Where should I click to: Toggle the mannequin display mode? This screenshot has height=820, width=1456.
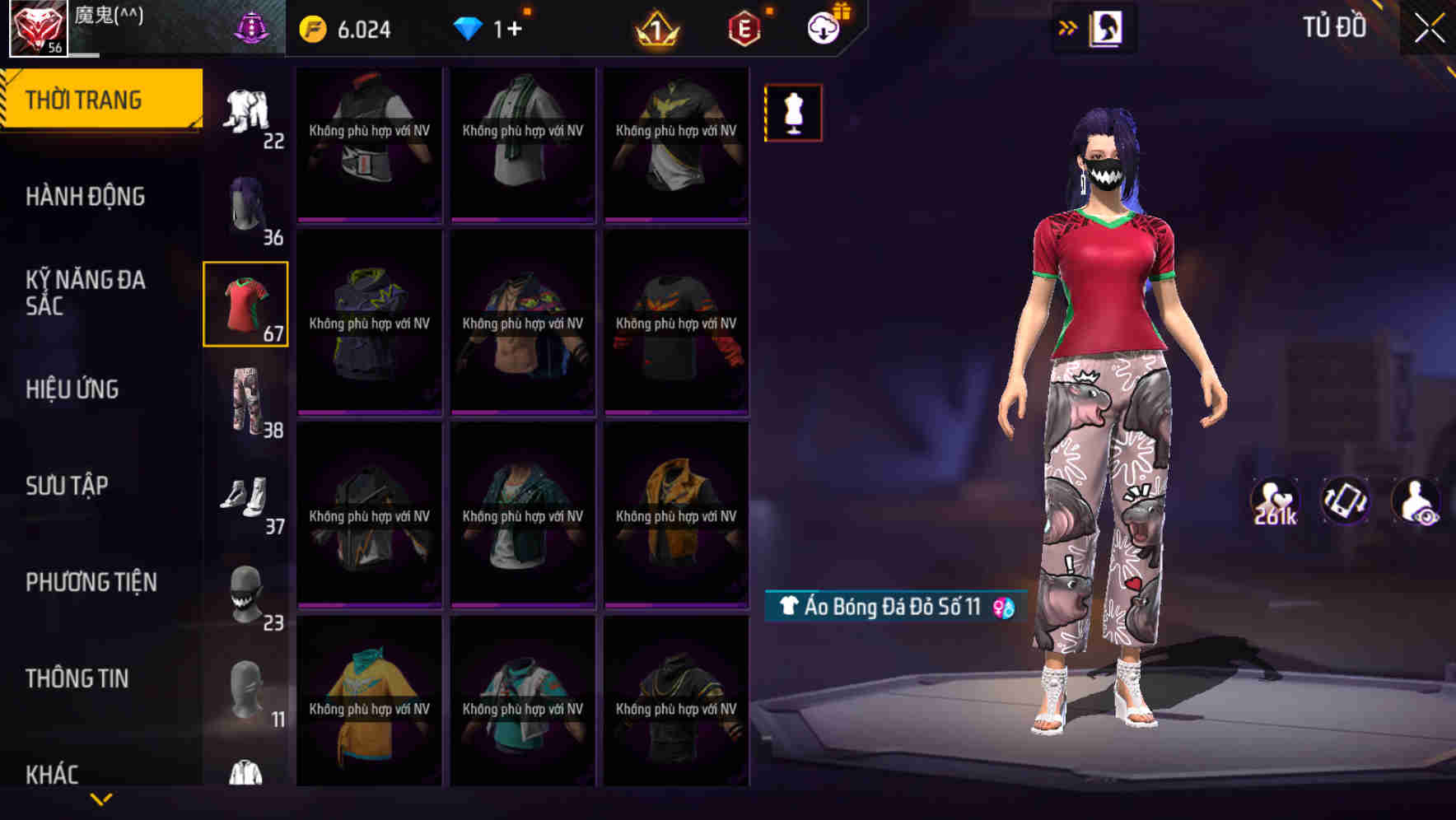point(792,112)
